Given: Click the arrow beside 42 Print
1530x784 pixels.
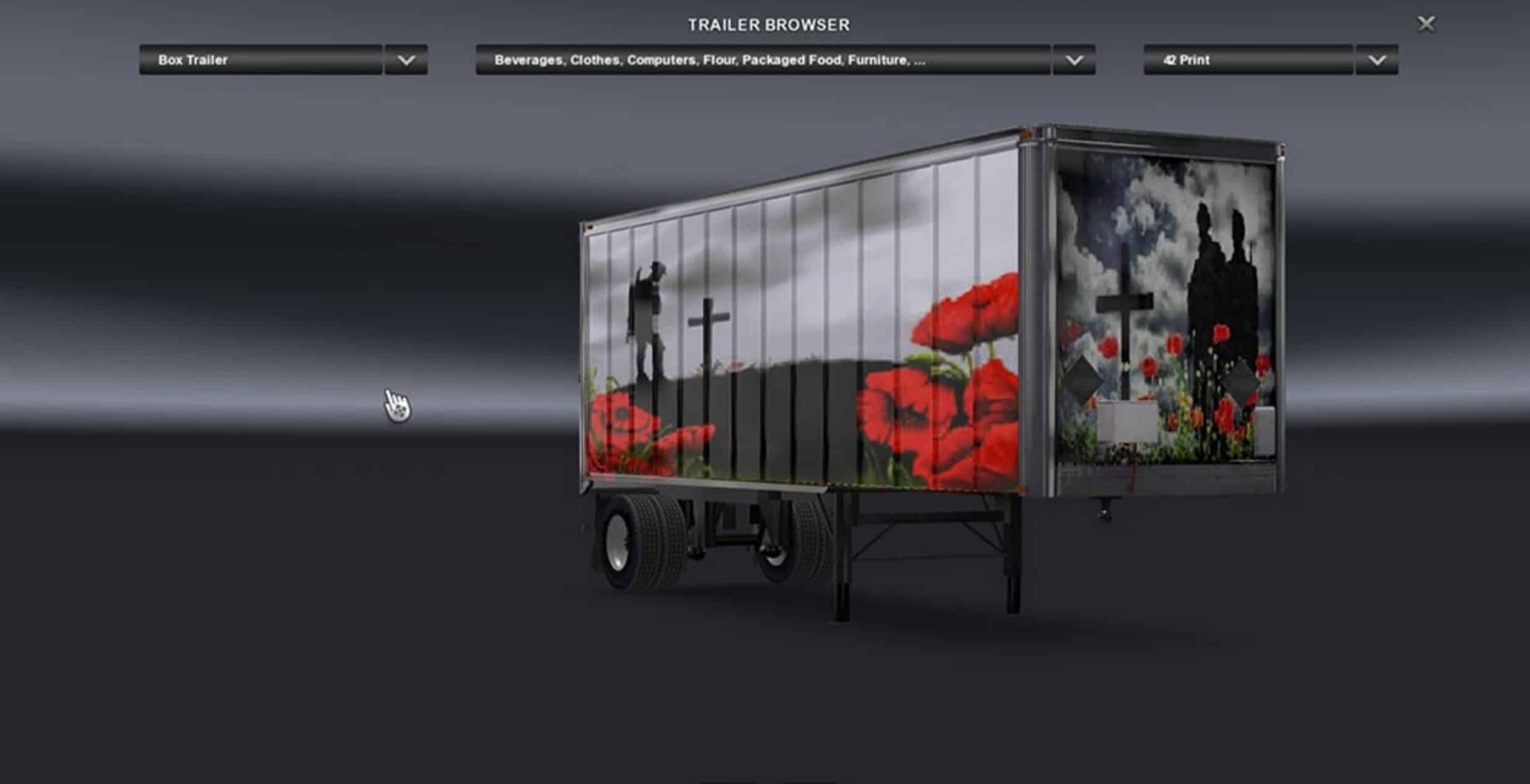Looking at the screenshot, I should pos(1377,60).
